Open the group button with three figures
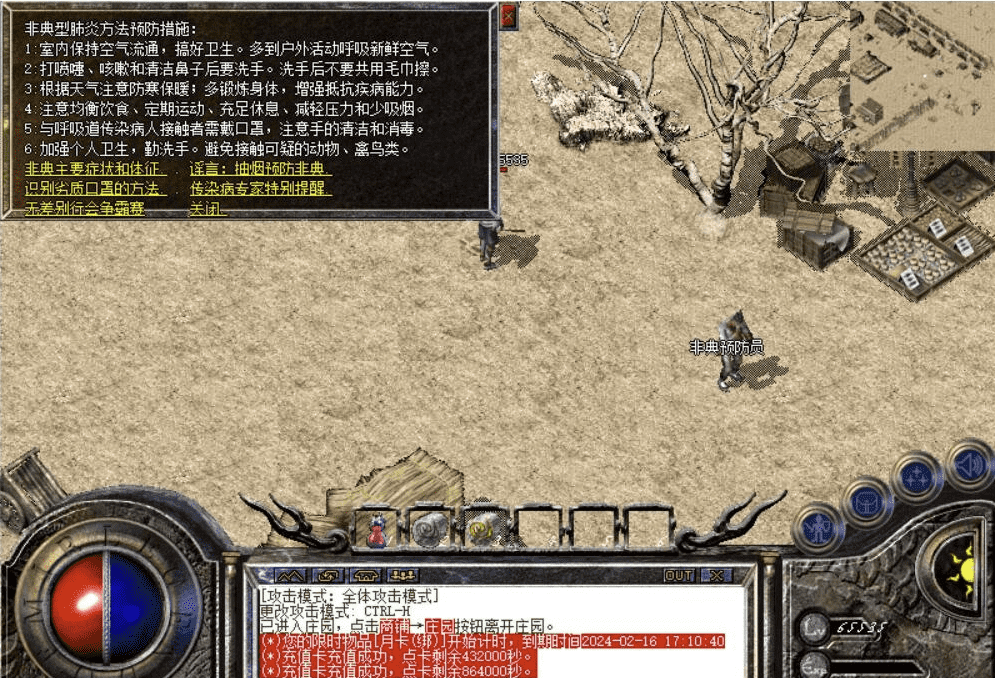The width and height of the screenshot is (995, 678). tap(403, 576)
